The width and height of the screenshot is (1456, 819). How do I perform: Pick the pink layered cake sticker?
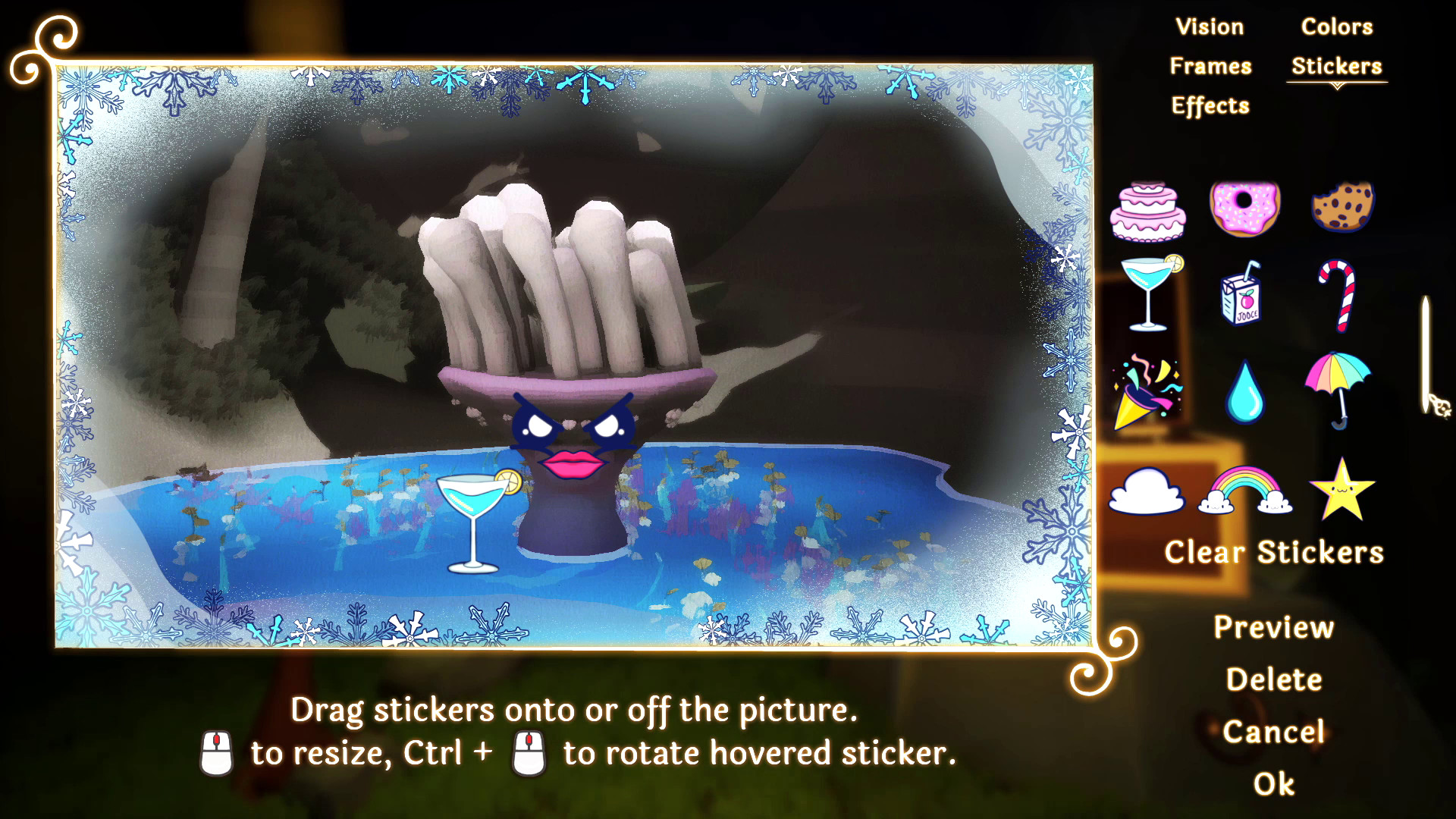point(1148,211)
